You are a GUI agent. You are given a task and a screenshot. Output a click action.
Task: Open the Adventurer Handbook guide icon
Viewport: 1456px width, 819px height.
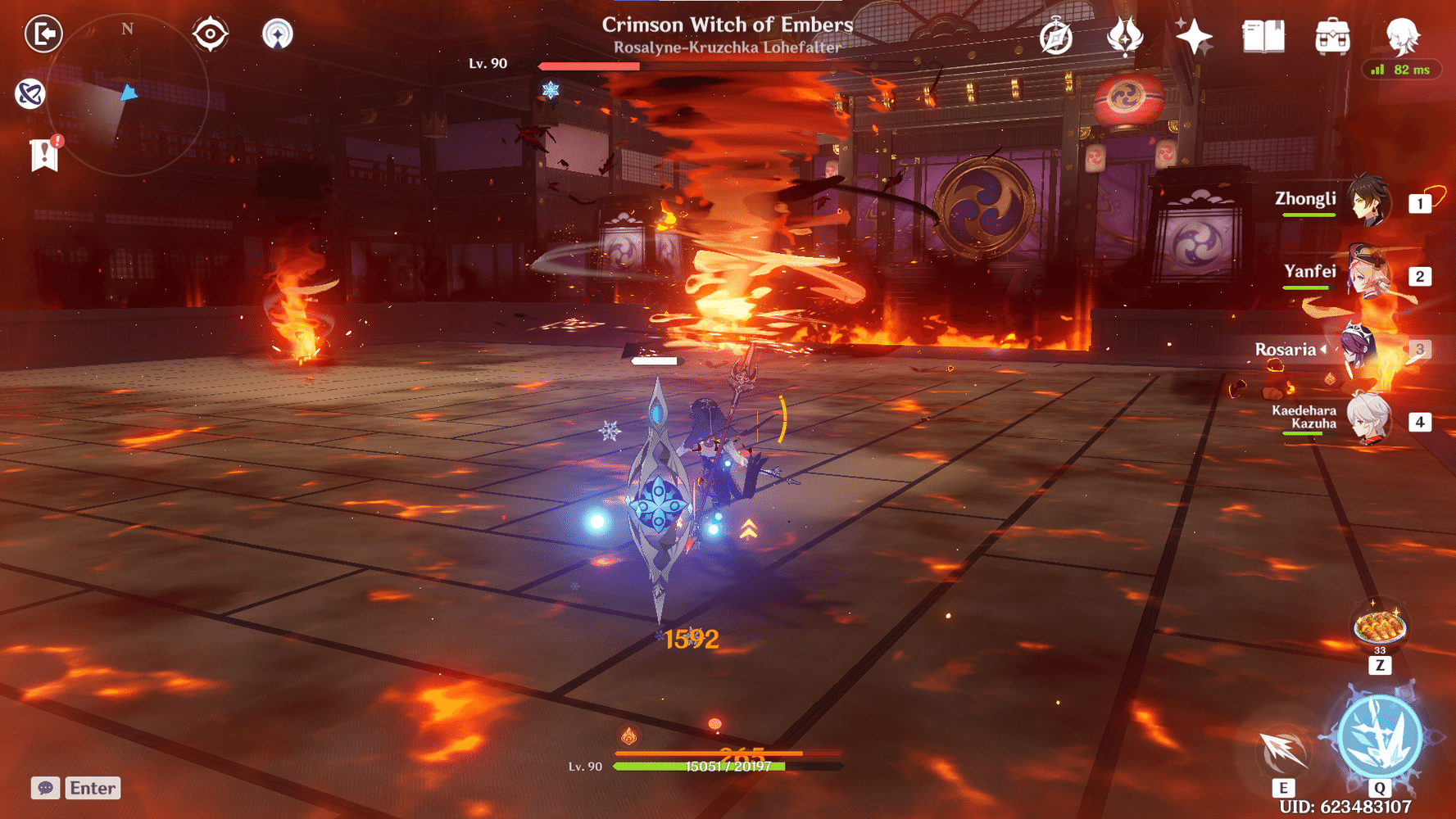point(1056,36)
